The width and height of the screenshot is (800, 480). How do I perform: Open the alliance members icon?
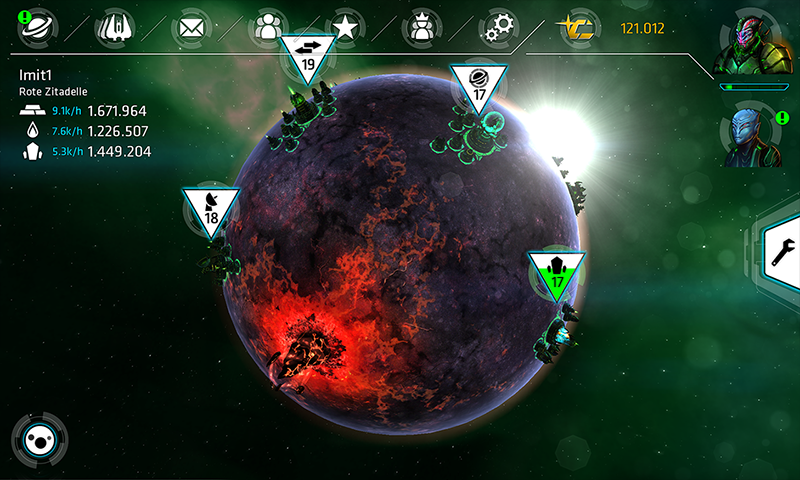268,28
